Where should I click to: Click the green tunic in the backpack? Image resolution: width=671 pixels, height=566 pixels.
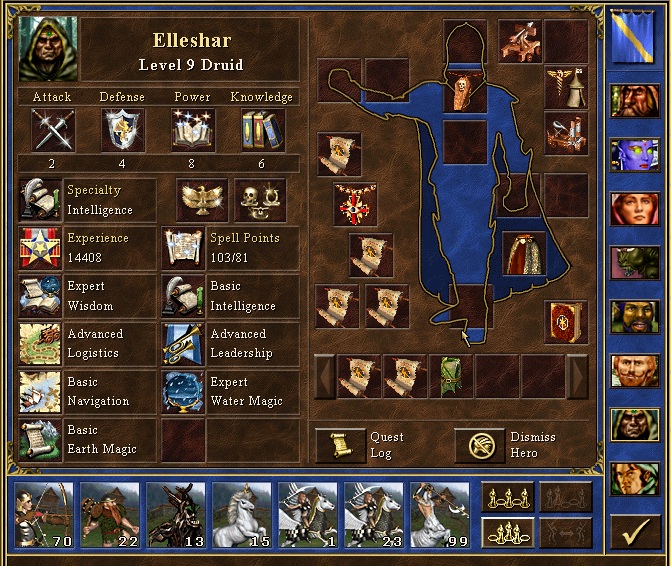pyautogui.click(x=451, y=376)
